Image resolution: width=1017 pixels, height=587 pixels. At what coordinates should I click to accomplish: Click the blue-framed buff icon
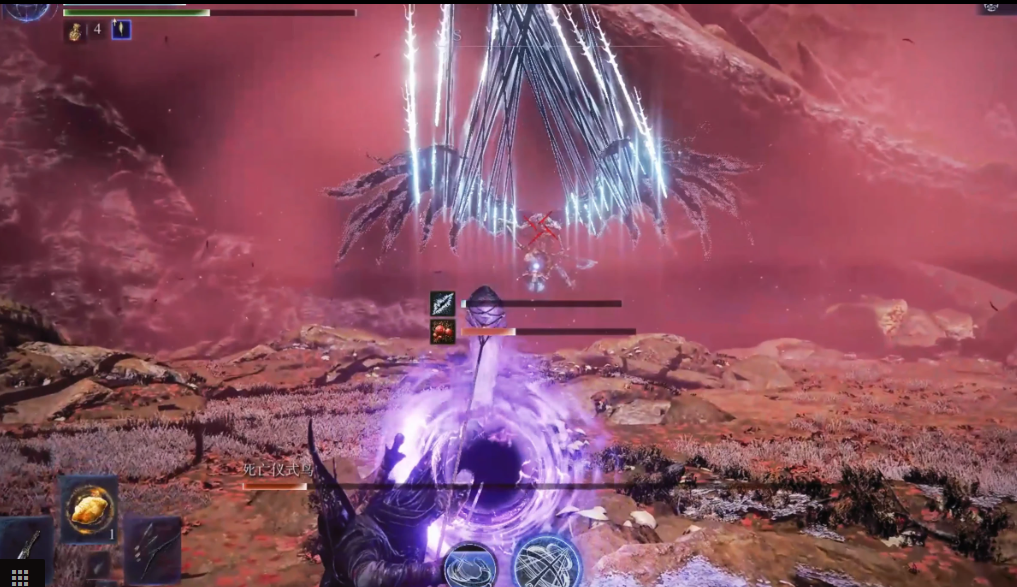[121, 30]
